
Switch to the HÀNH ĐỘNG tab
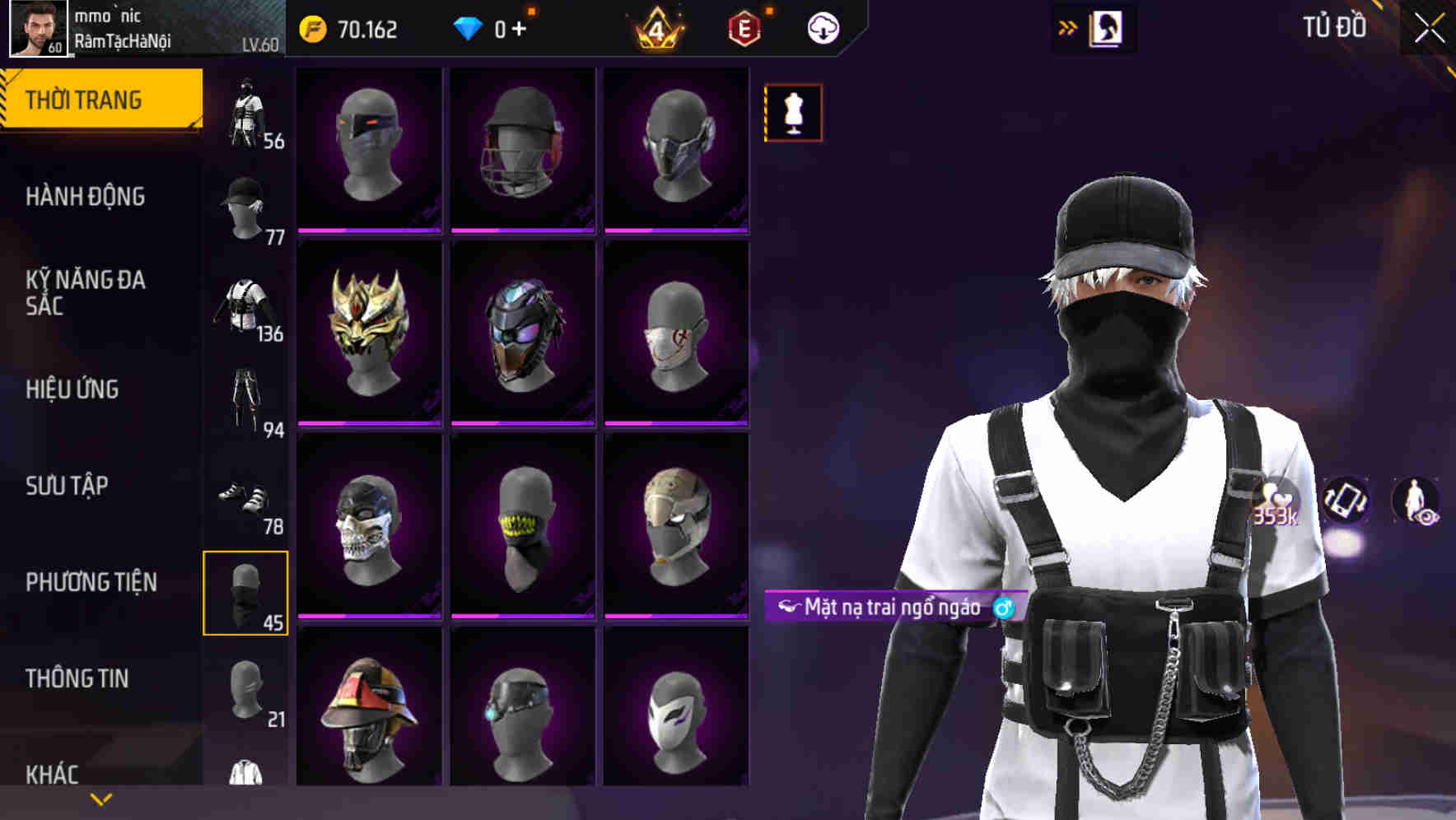pyautogui.click(x=86, y=198)
